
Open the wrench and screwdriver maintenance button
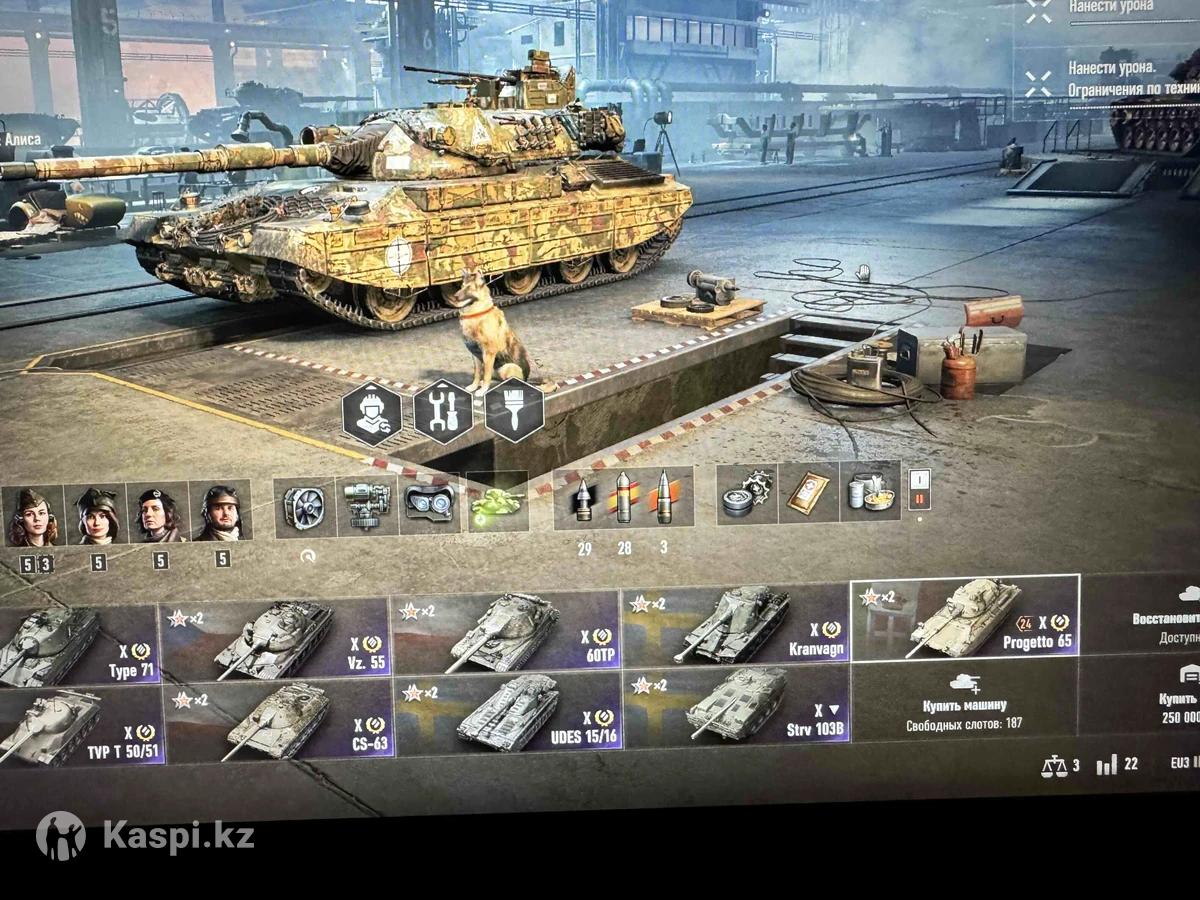coord(443,411)
